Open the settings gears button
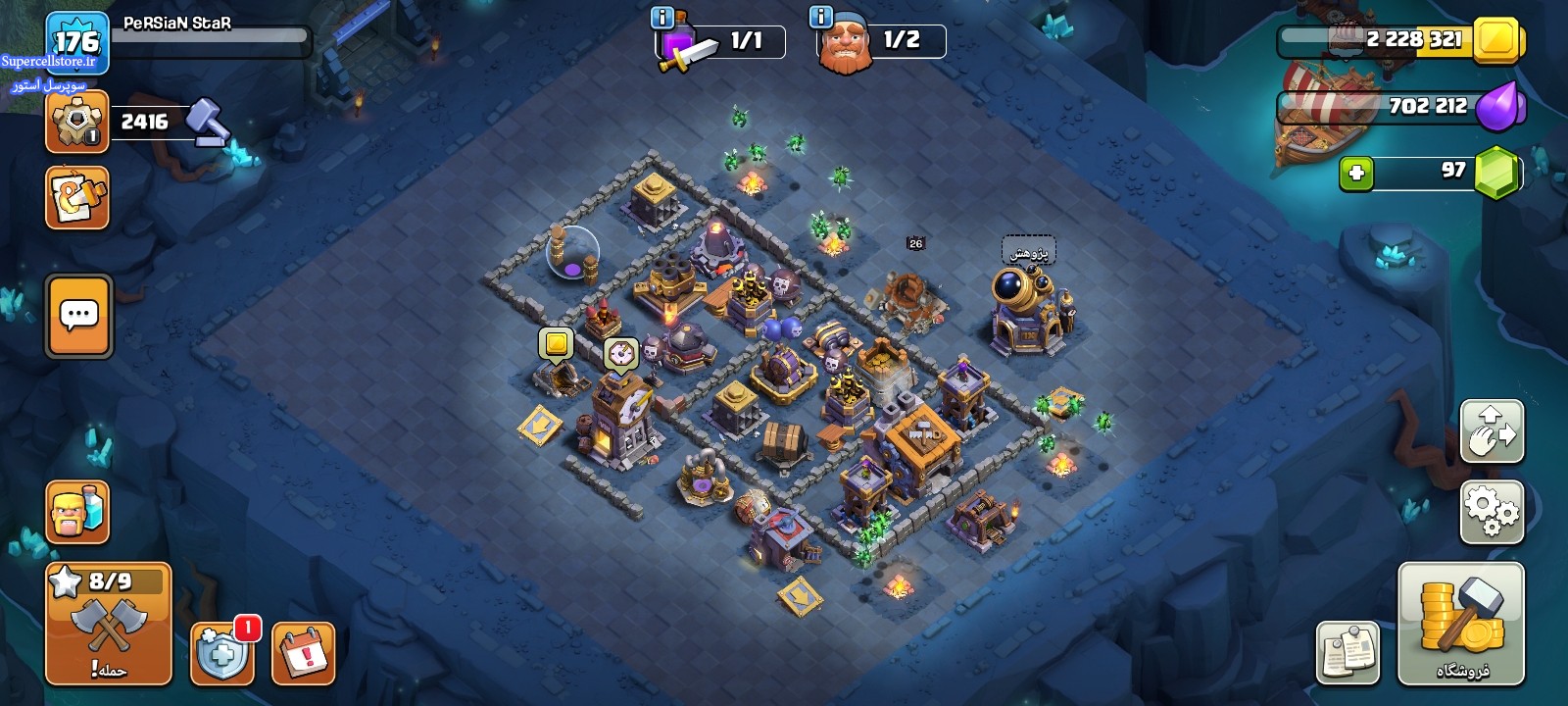Viewport: 1568px width, 706px height. tap(1492, 512)
